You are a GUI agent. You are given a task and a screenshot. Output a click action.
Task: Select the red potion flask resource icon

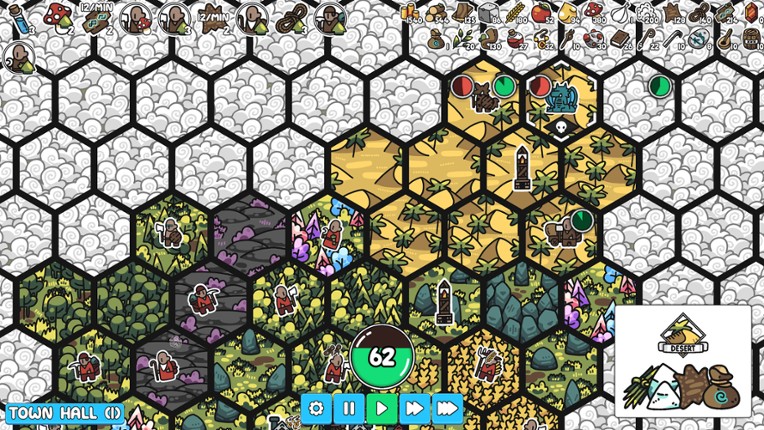[x=515, y=39]
